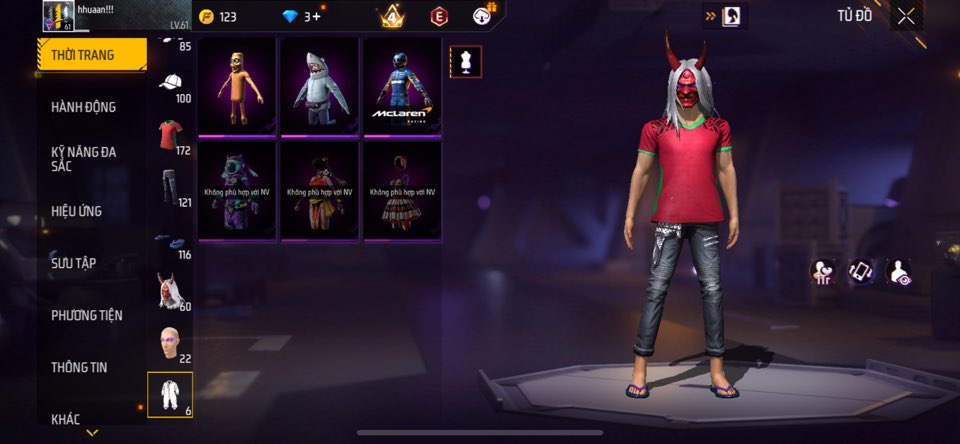Open the KHÁC category
960x444 pixels.
(x=66, y=419)
